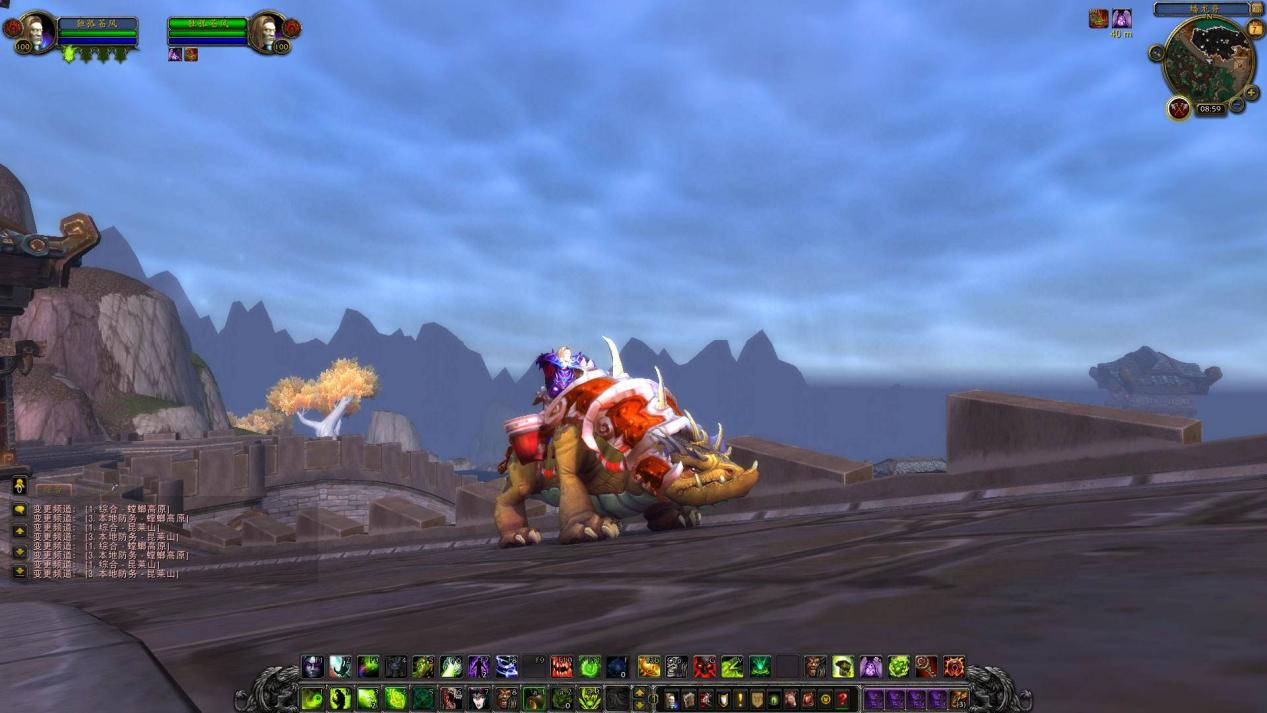
Task: Open the yellow exclamation mark quest log button
Action: (x=740, y=699)
